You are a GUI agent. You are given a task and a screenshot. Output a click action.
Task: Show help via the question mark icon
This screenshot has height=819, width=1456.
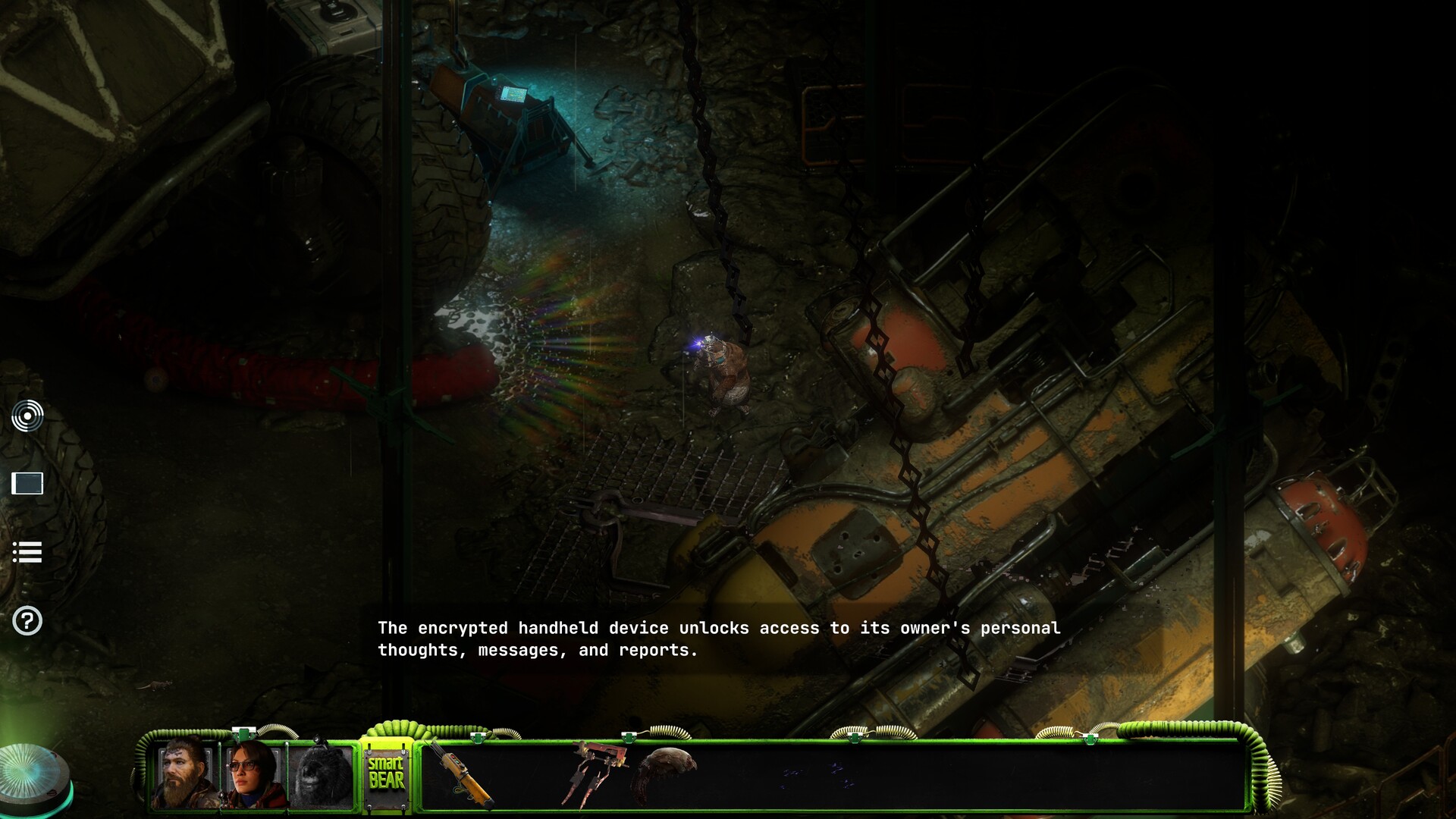tap(27, 621)
